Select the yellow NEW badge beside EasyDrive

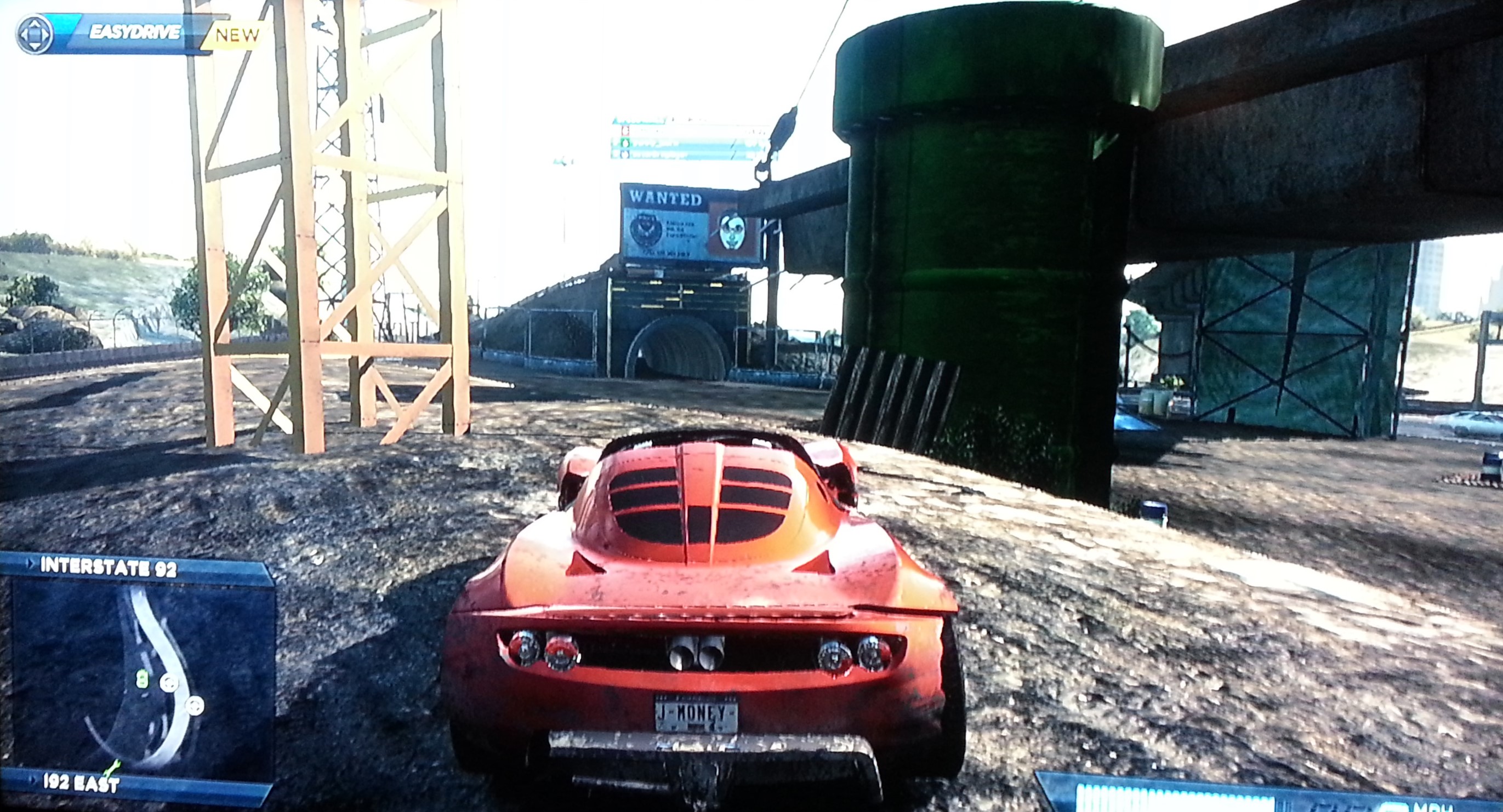click(236, 35)
